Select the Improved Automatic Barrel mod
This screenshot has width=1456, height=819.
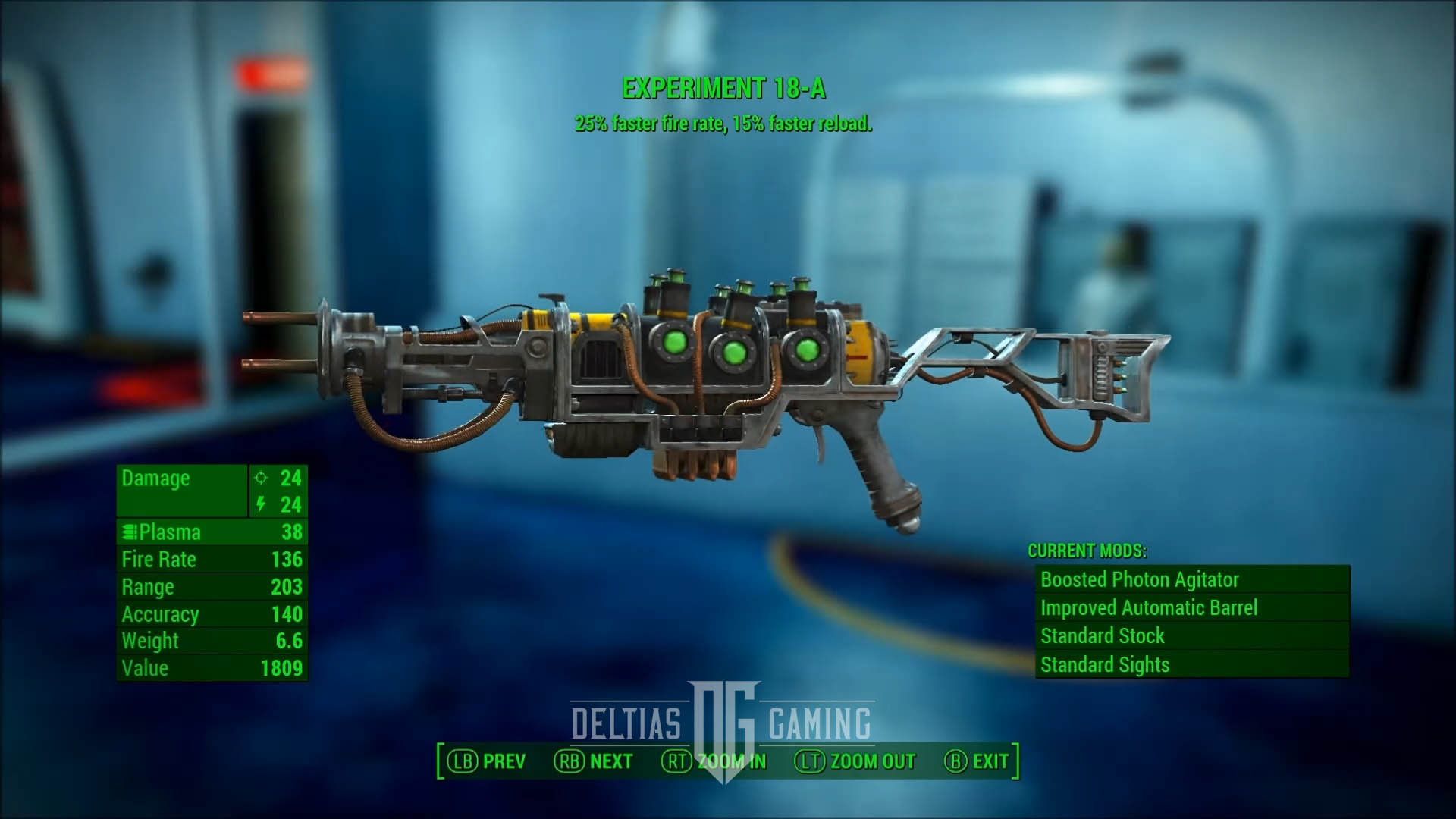pos(1149,607)
